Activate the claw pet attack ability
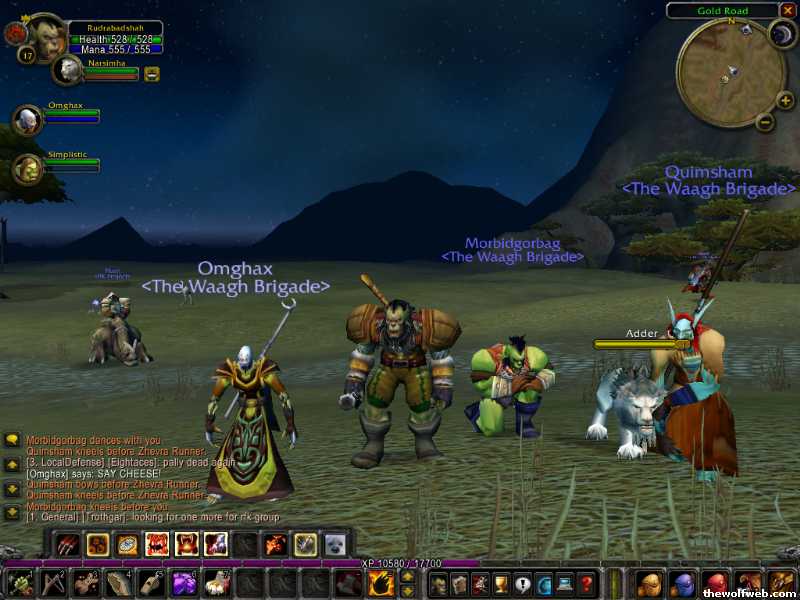800x600 pixels. click(68, 544)
